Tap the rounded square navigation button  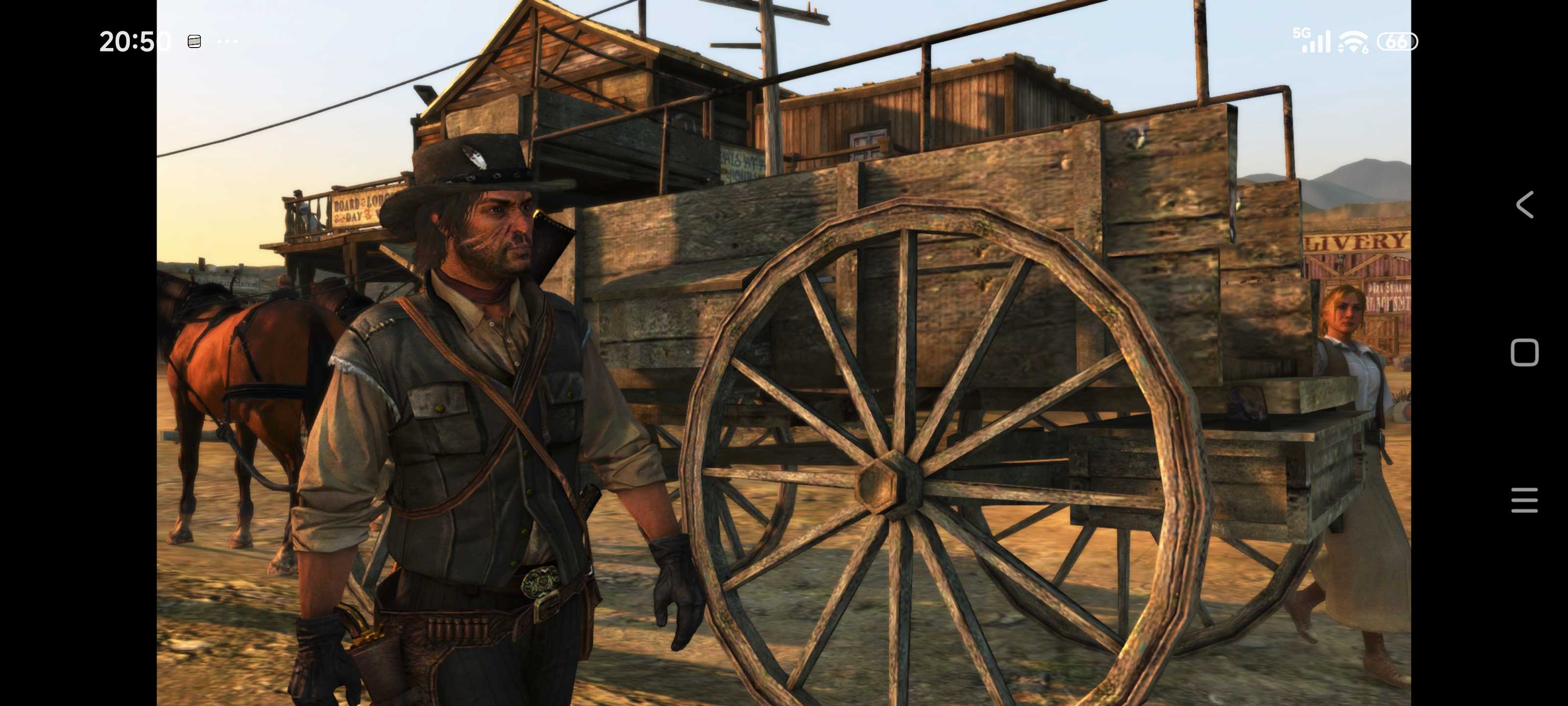tap(1524, 353)
